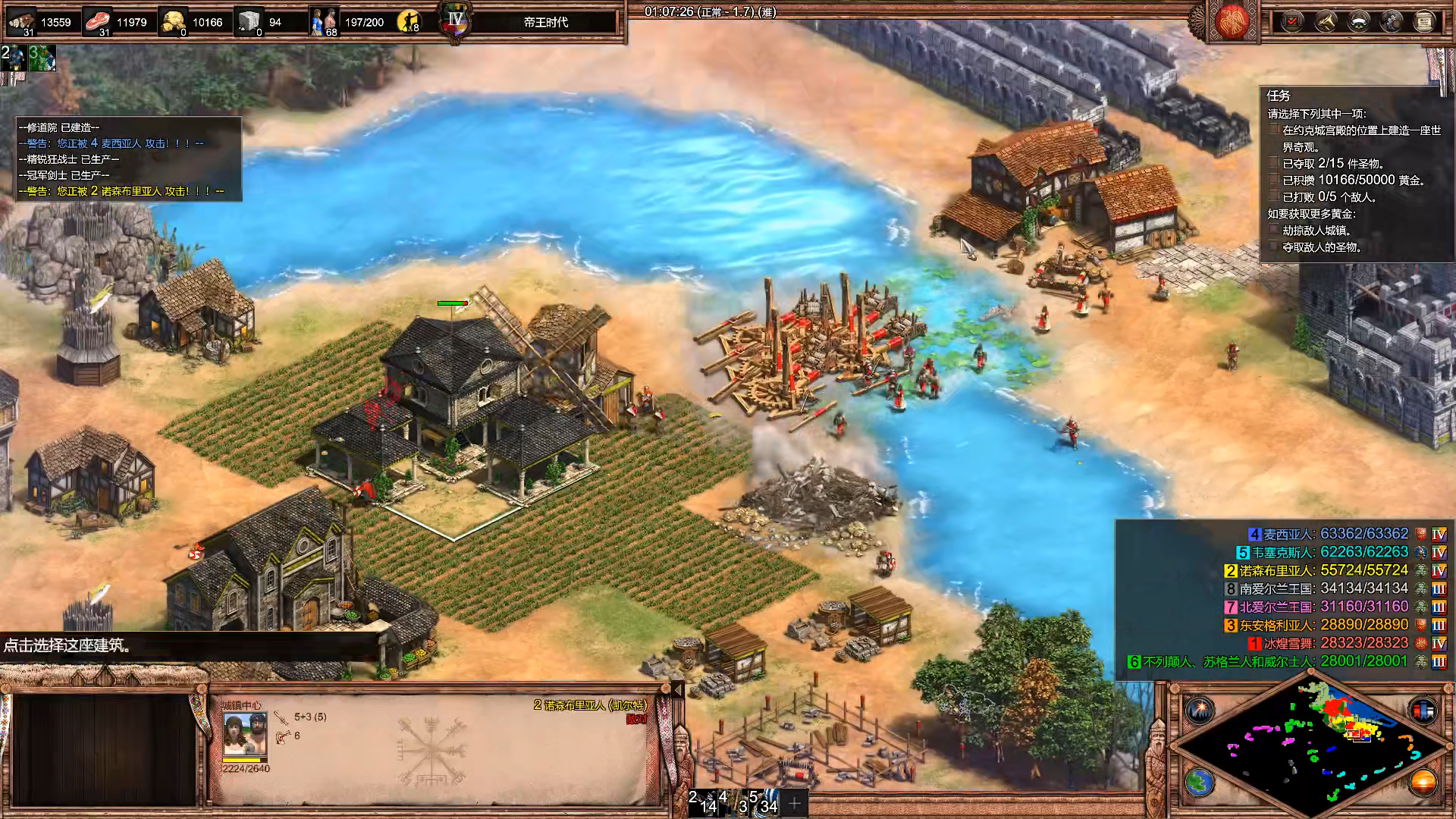Click the sunset orb button beside the minimap
1456x819 pixels.
(x=1423, y=782)
